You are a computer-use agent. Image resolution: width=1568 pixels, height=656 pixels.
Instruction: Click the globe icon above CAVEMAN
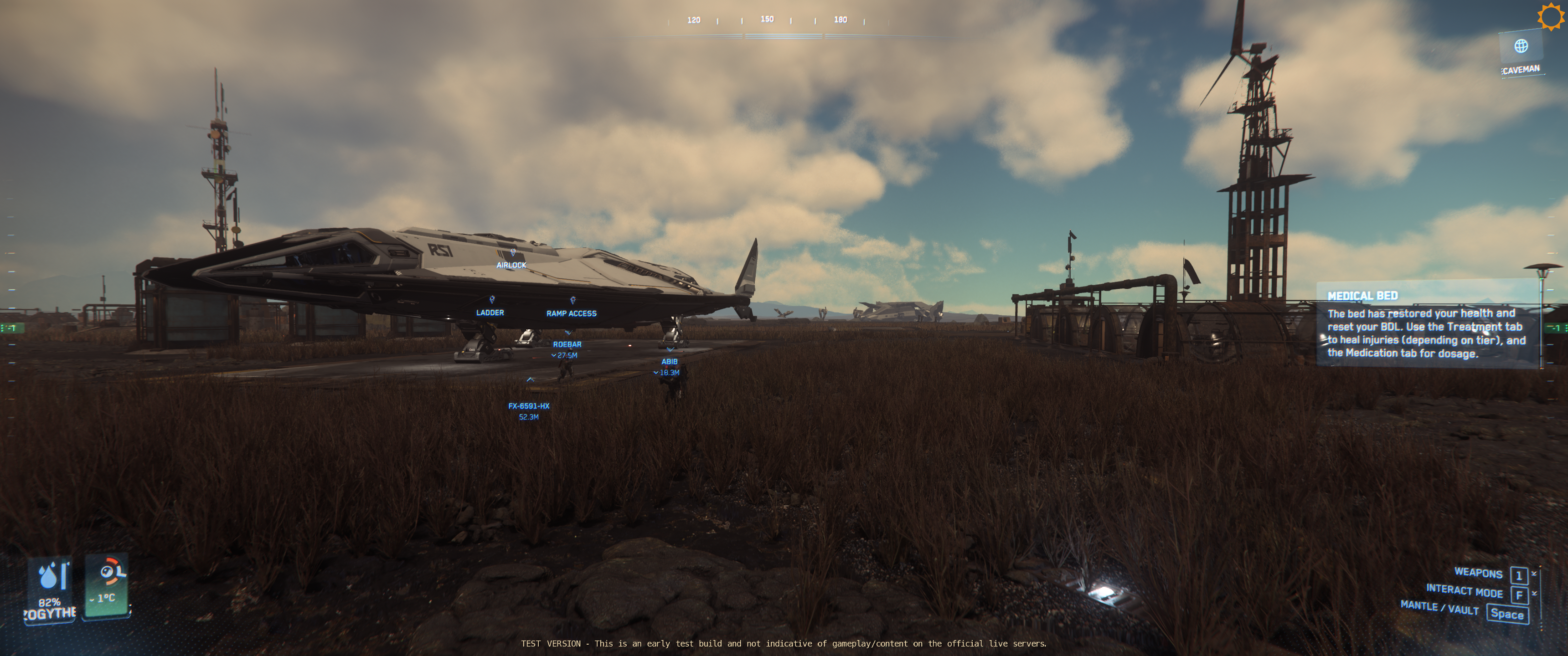1521,46
